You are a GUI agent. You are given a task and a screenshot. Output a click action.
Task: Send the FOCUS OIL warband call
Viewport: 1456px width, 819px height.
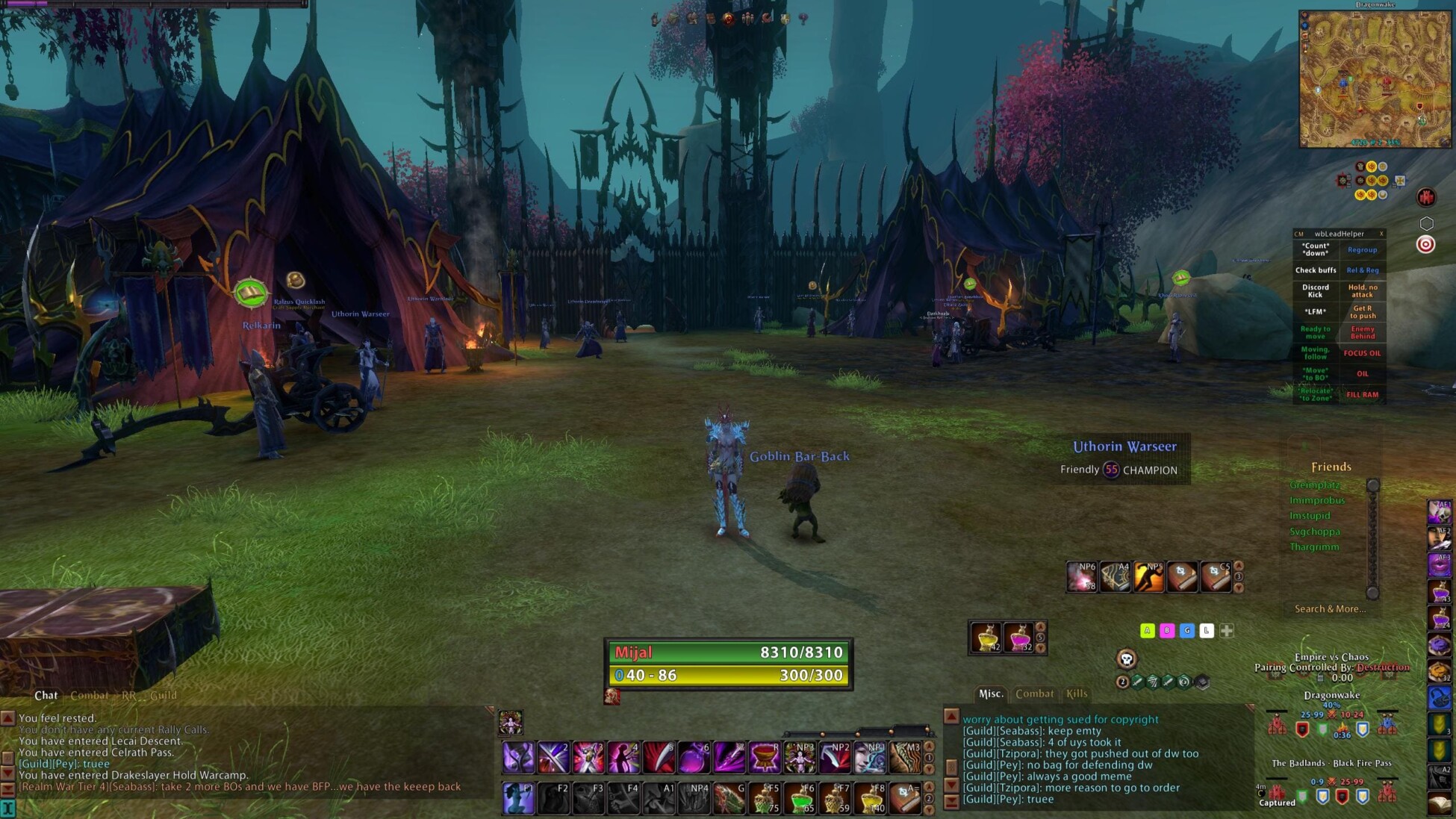pyautogui.click(x=1362, y=353)
